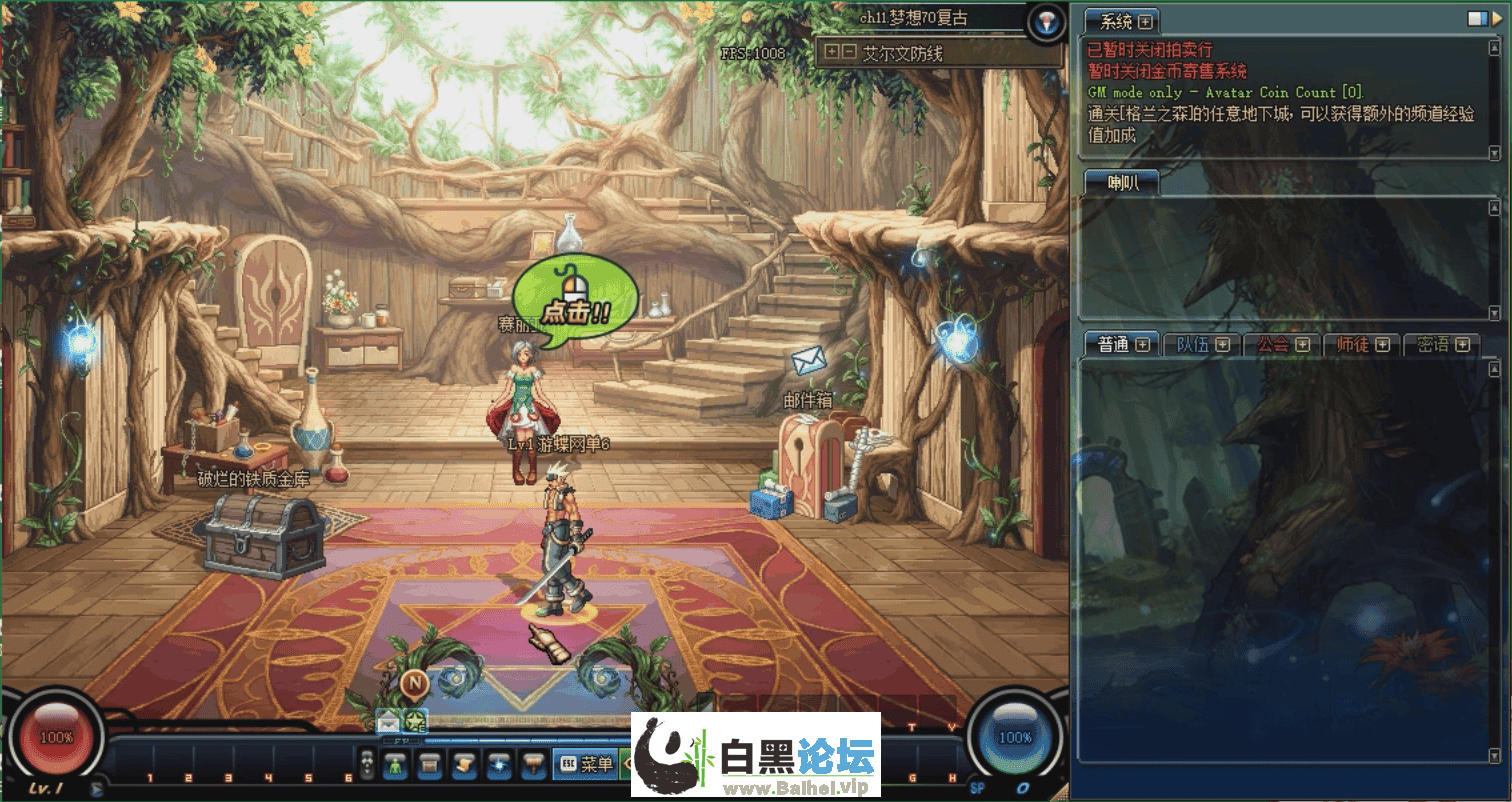Open the character info icon in bottom bar
This screenshot has height=802, width=1512.
coord(396,765)
